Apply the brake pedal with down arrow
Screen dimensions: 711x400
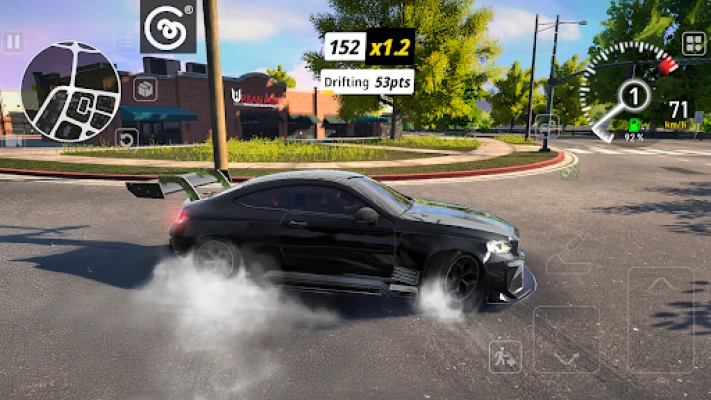(x=566, y=340)
